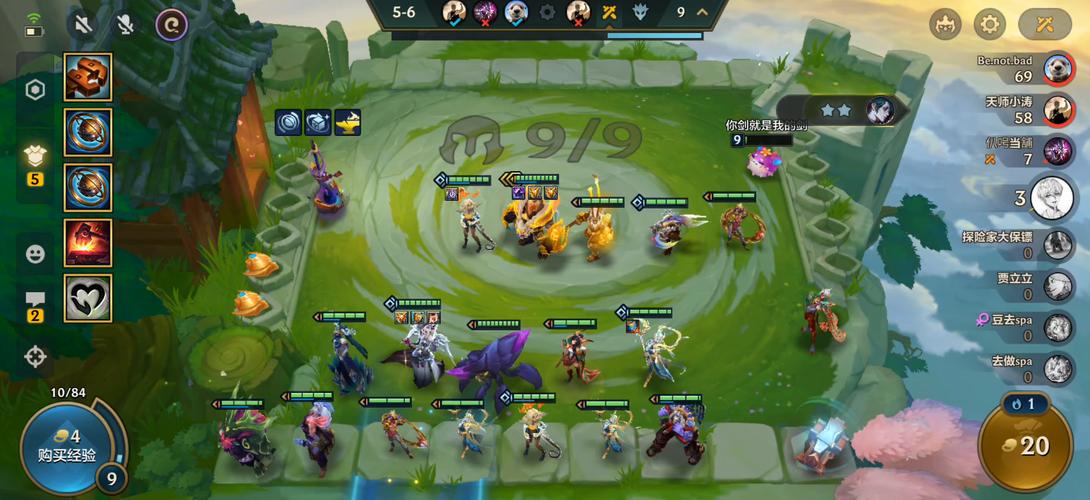Open the hexagon augments panel icon
The image size is (1090, 500).
coord(35,90)
